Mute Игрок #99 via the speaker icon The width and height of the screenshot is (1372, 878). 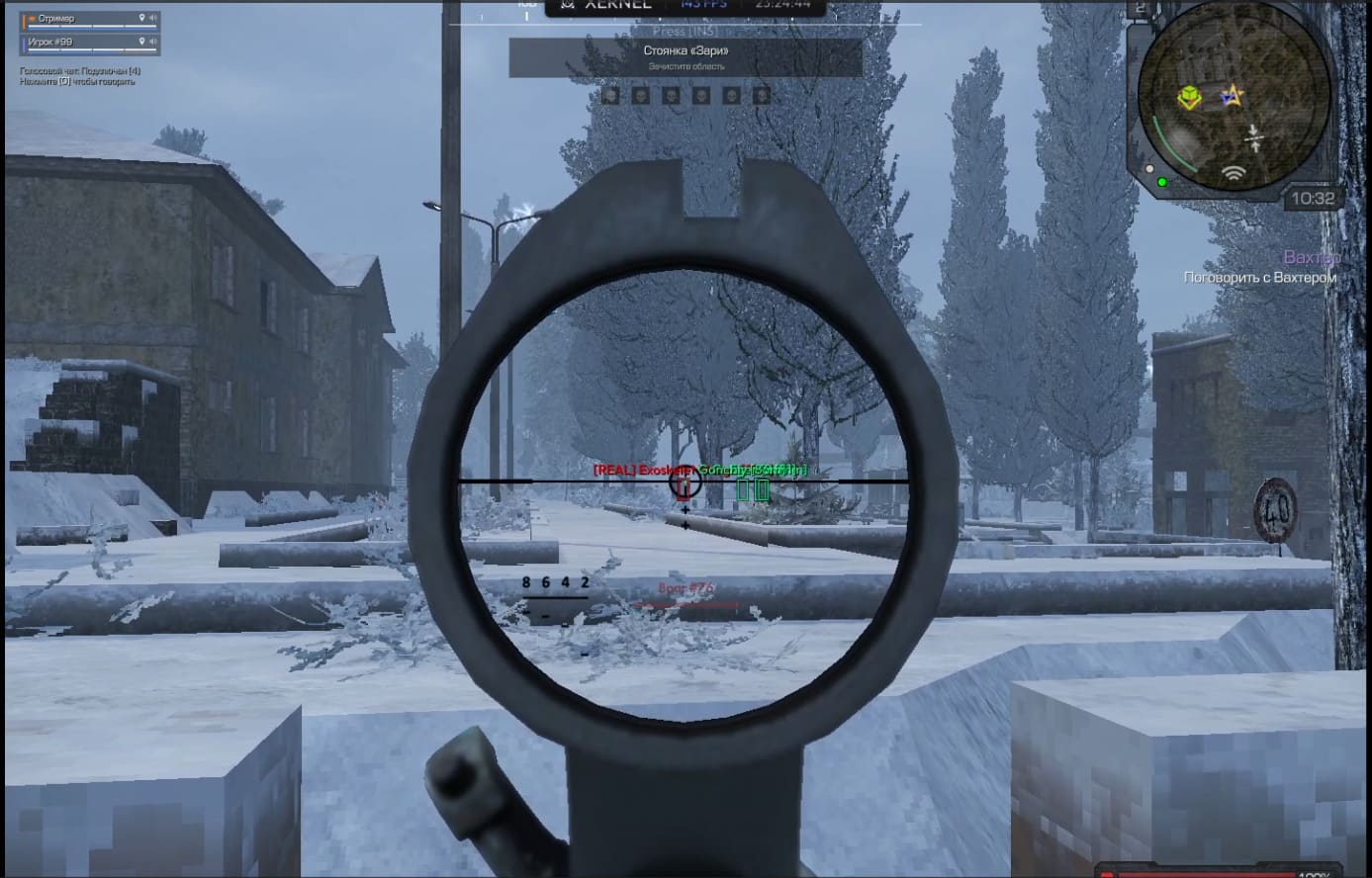(154, 43)
